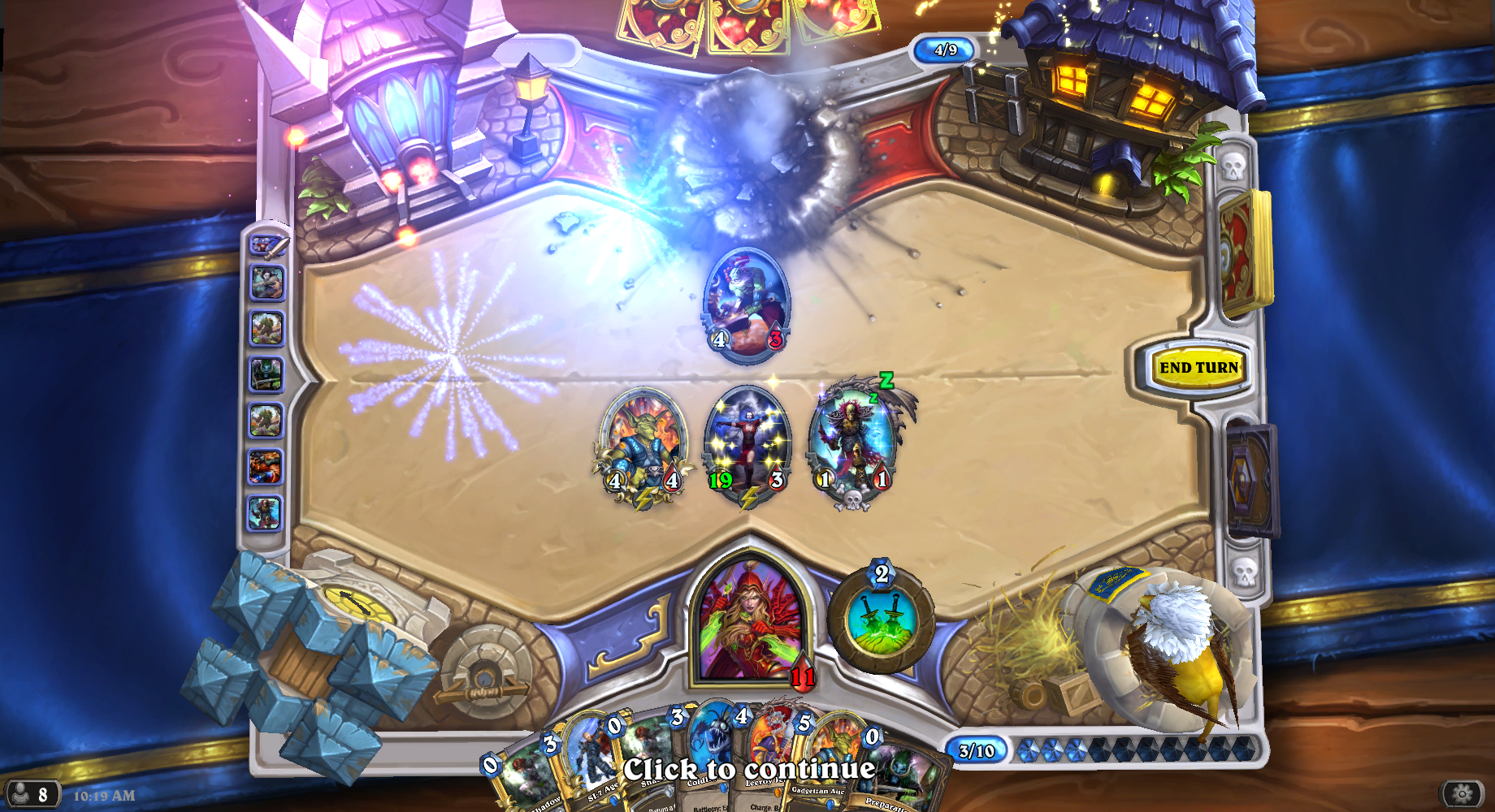The width and height of the screenshot is (1495, 812).
Task: Select the Preparation card in hand
Action: [898, 775]
